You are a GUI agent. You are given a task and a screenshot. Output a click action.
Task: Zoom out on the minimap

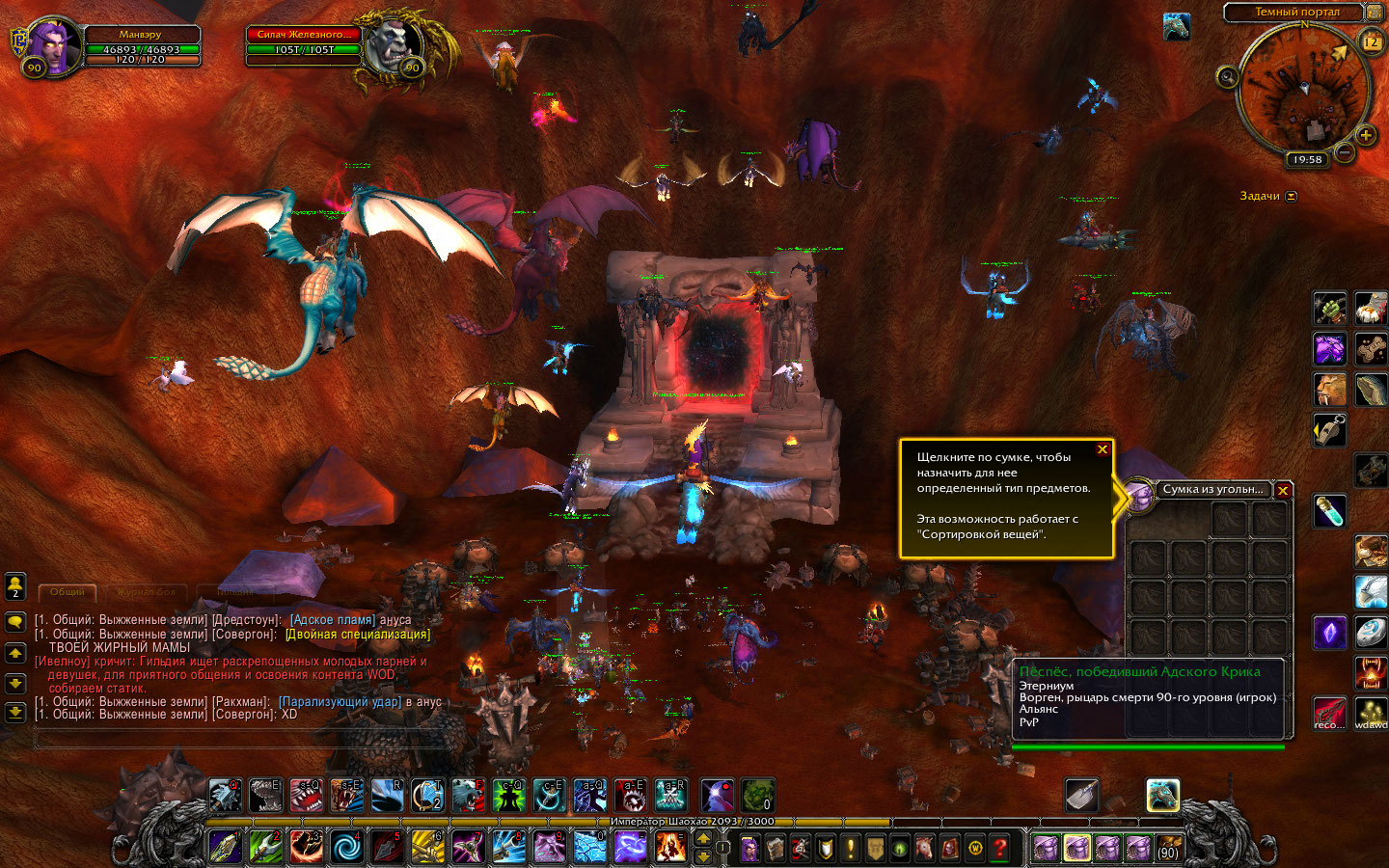coord(1346,153)
